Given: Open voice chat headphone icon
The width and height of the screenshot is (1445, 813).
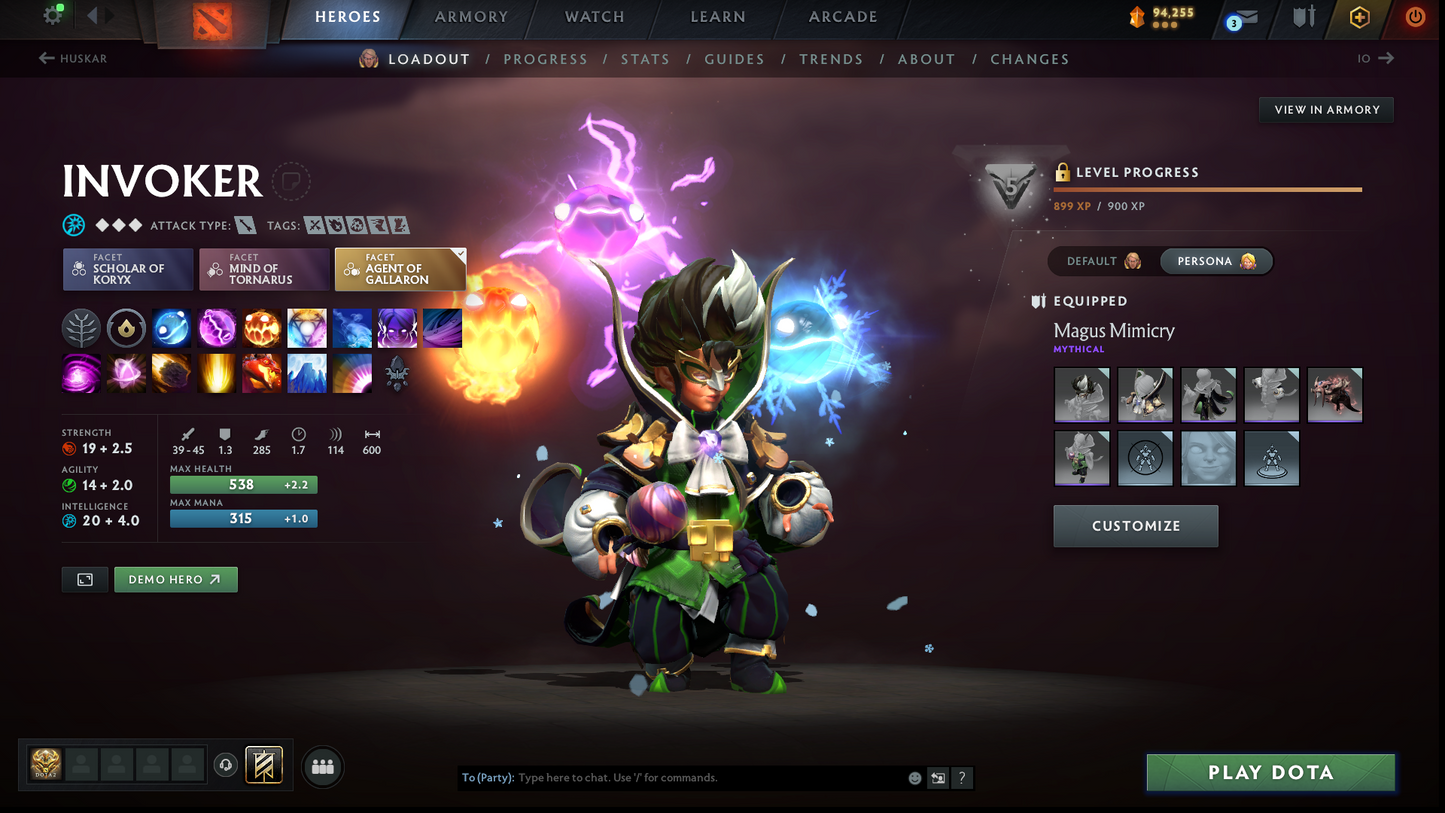Looking at the screenshot, I should (x=225, y=765).
